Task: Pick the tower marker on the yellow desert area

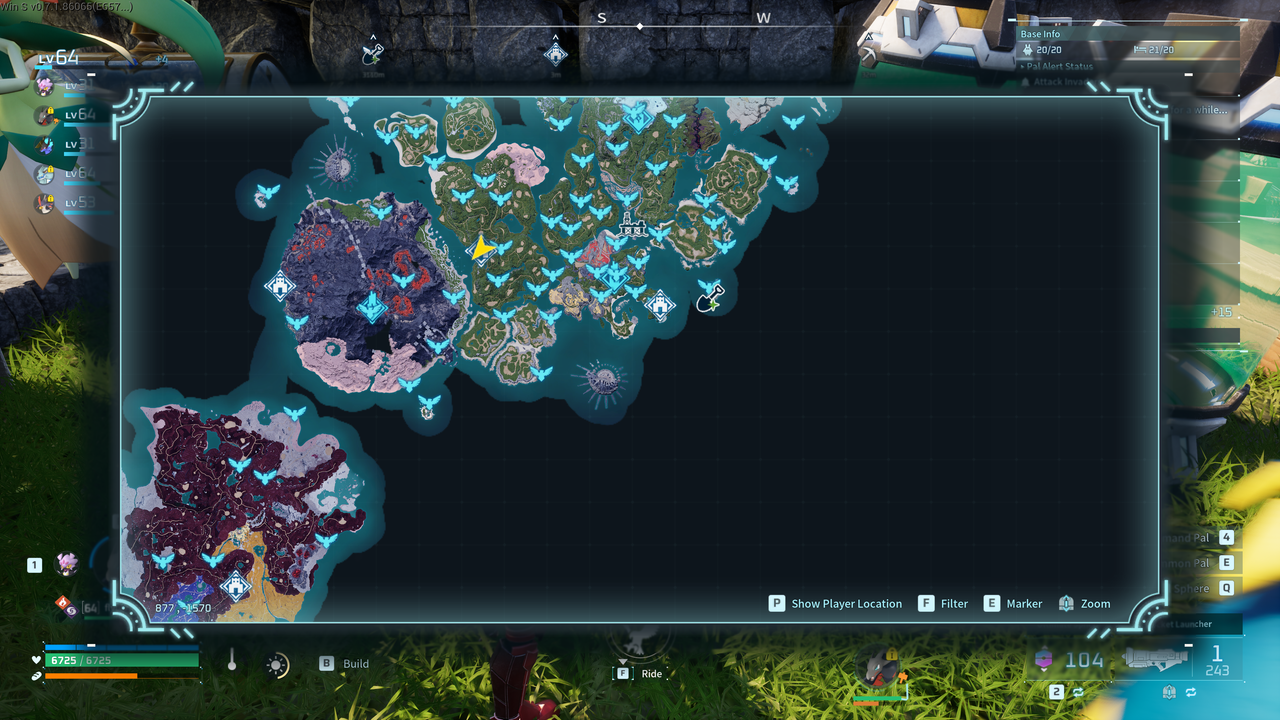Action: [x=236, y=585]
